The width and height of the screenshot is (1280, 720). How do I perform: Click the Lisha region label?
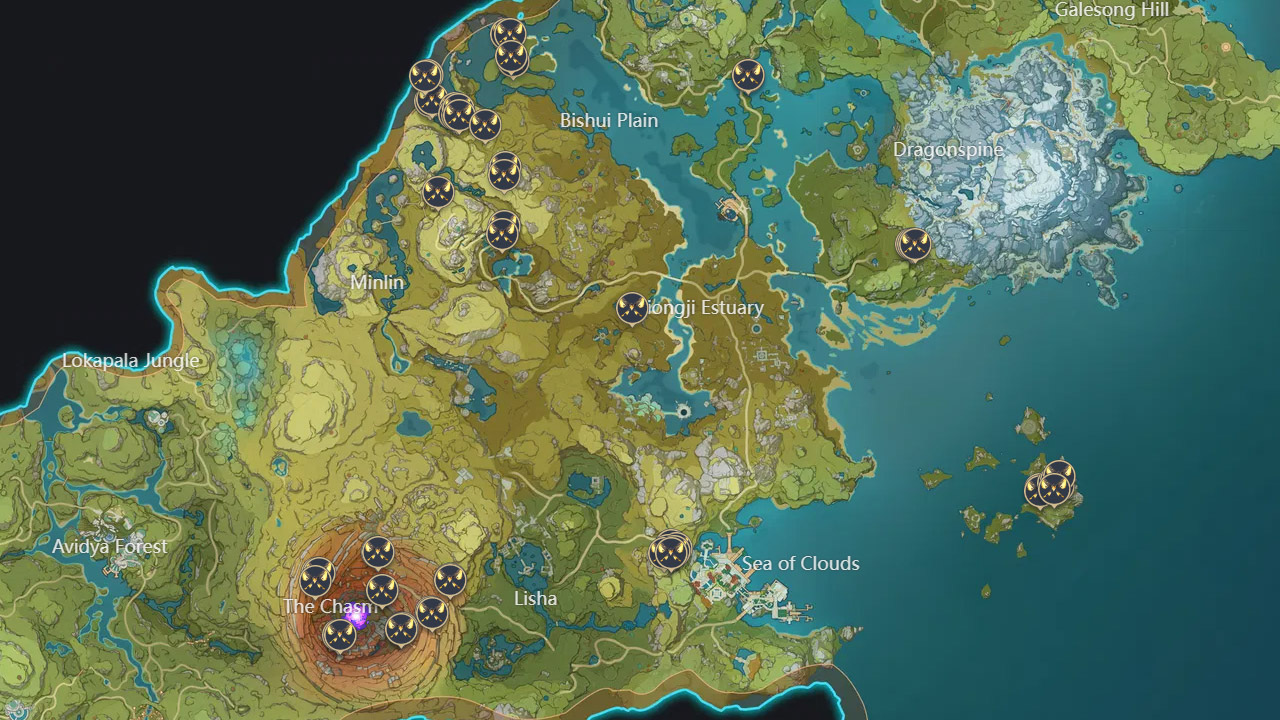(535, 598)
